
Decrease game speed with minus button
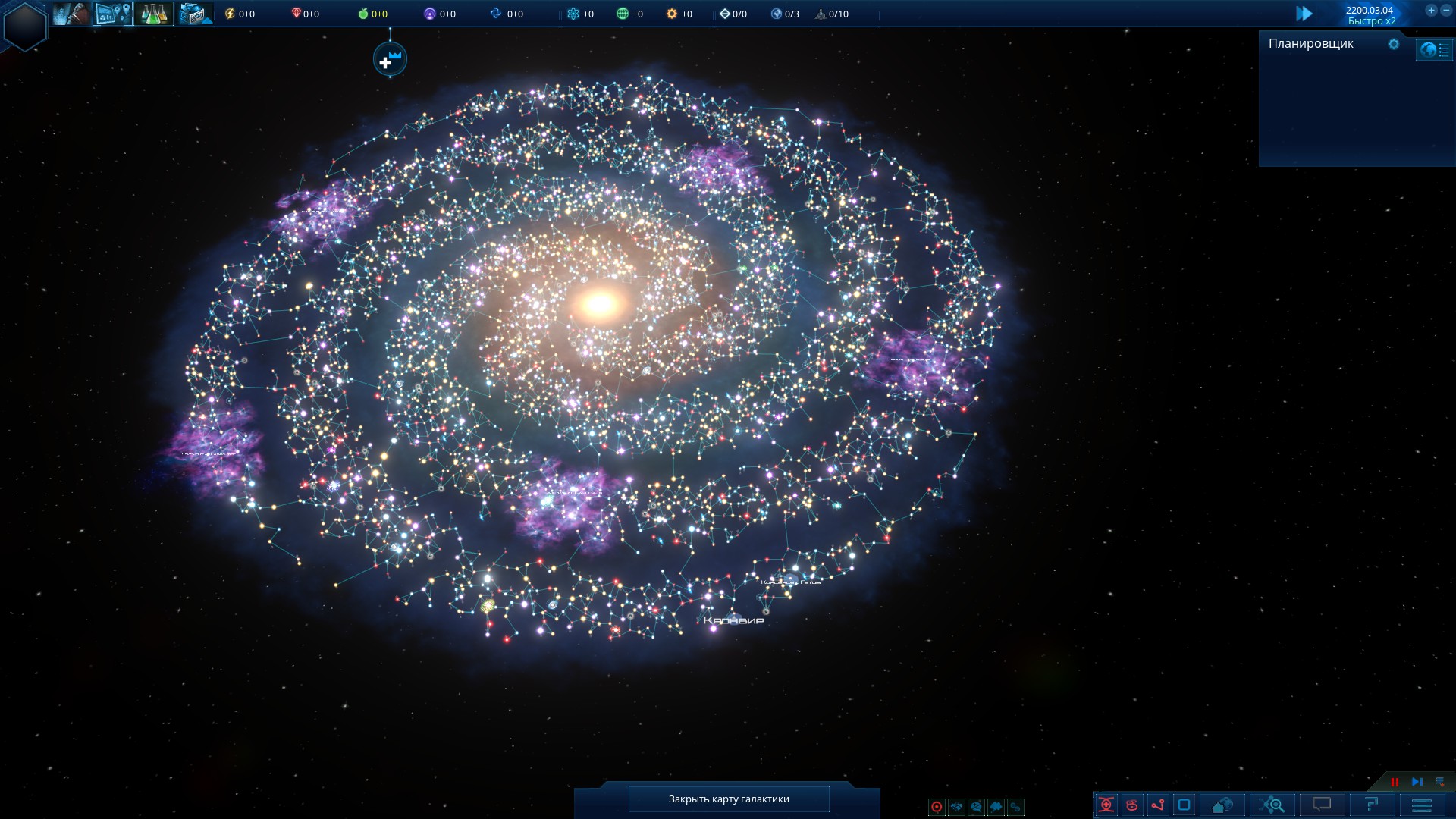pos(1446,11)
